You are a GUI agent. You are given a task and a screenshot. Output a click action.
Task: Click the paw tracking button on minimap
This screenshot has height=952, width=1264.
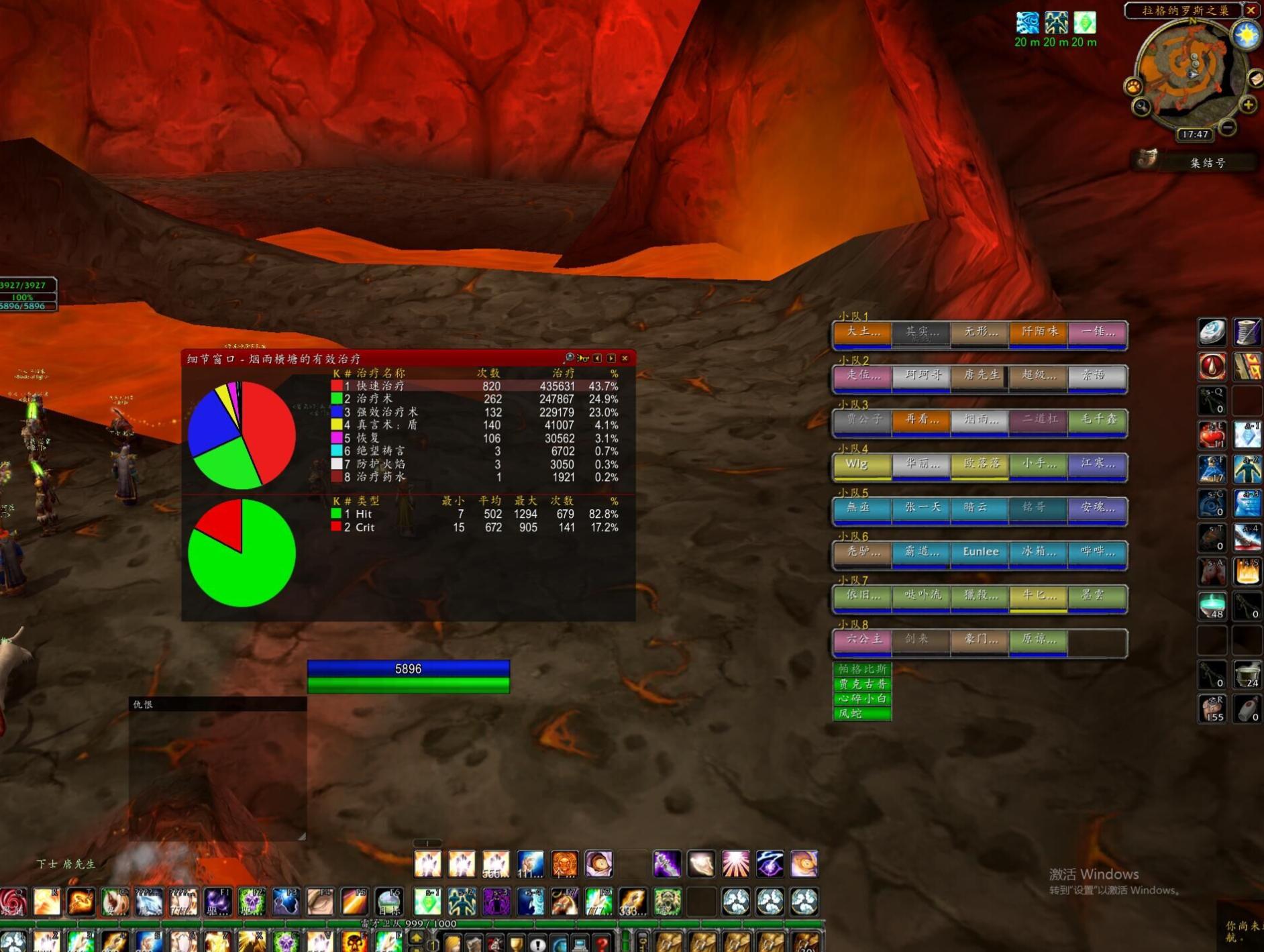click(1133, 87)
